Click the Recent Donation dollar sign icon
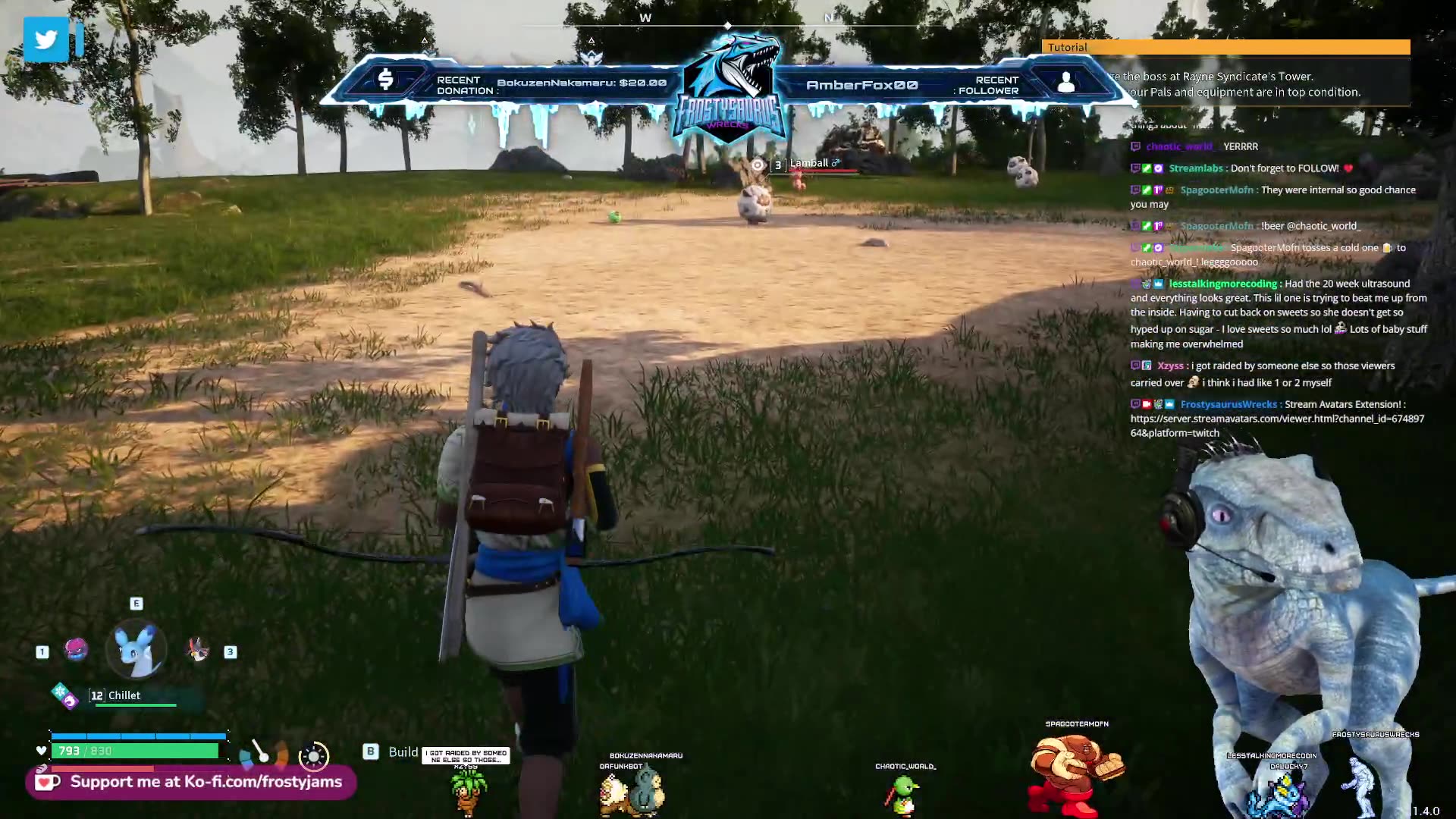 coord(388,78)
